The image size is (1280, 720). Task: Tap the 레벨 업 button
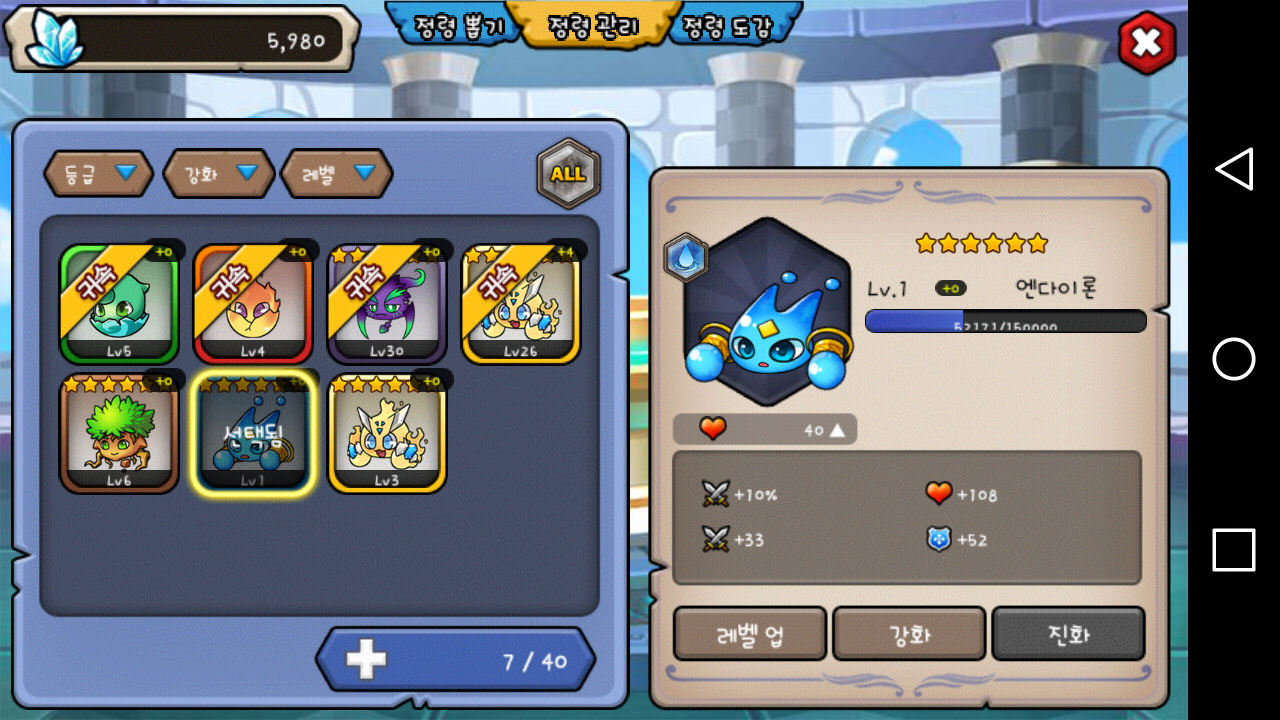750,634
